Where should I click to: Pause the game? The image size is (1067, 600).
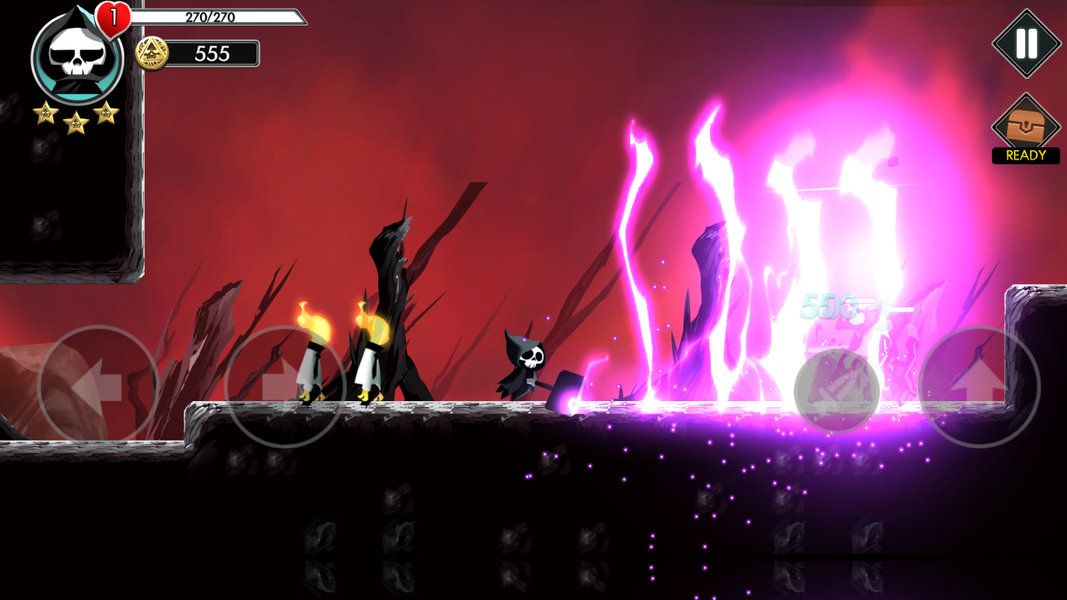(1026, 44)
